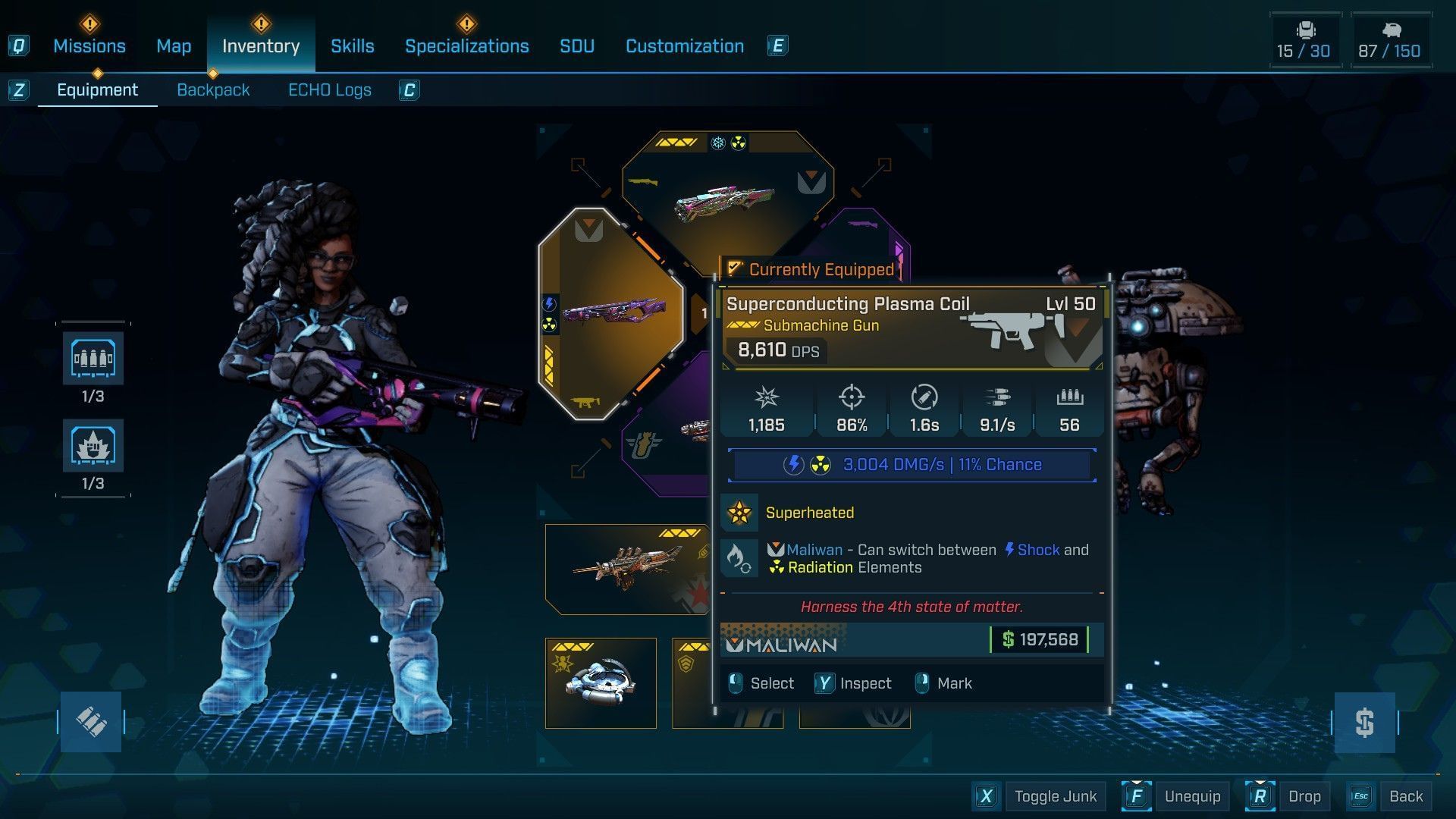Open the Missions tab
The image size is (1456, 819).
point(89,46)
